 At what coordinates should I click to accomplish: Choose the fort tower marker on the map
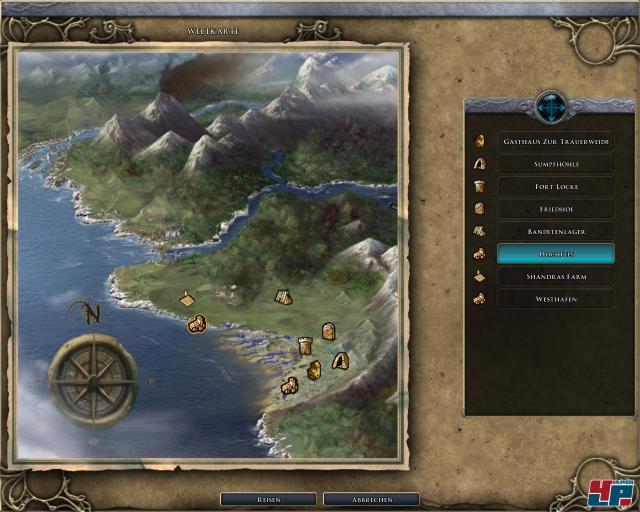click(x=305, y=346)
